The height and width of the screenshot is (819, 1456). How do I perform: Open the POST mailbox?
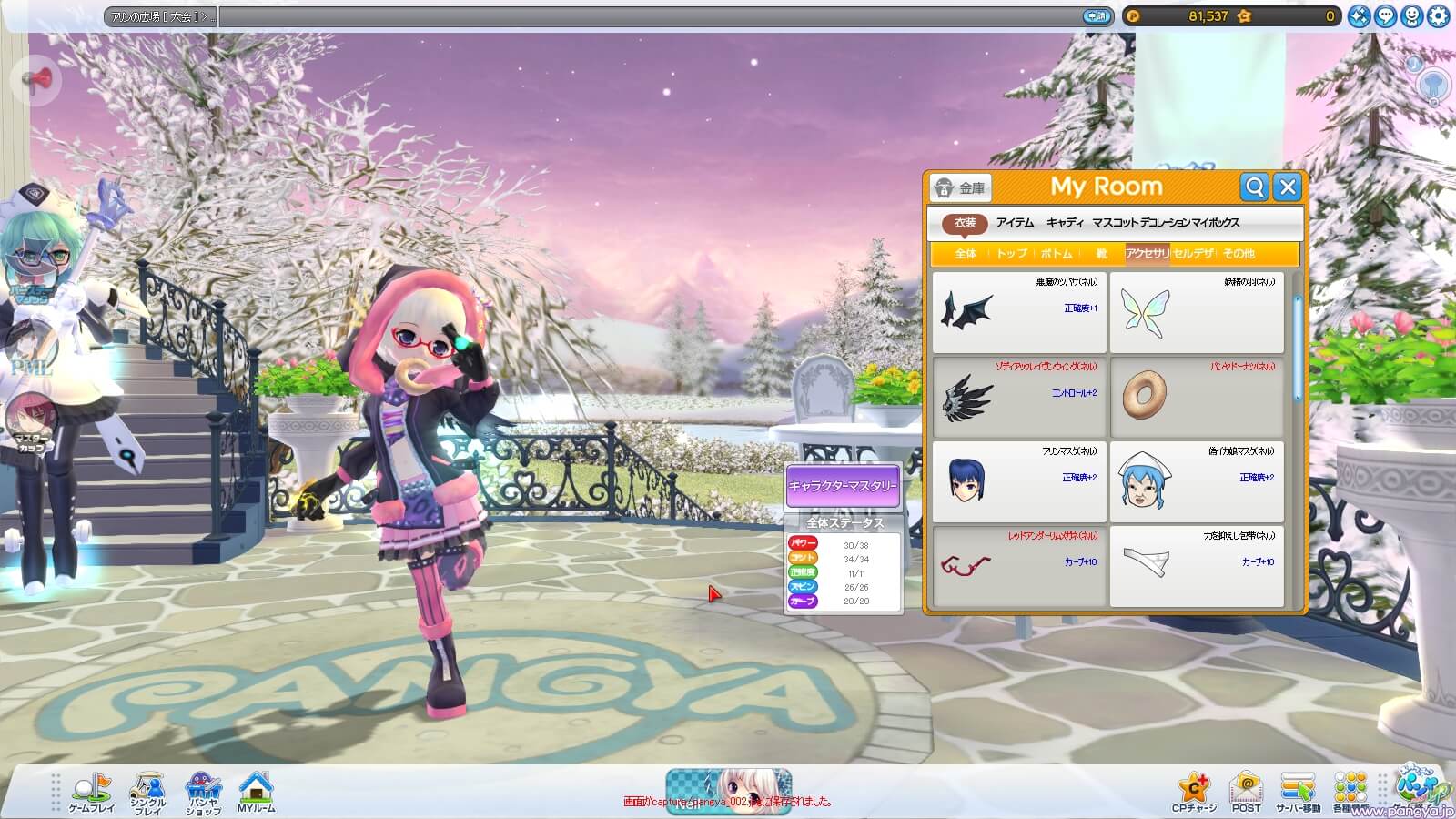1246,793
